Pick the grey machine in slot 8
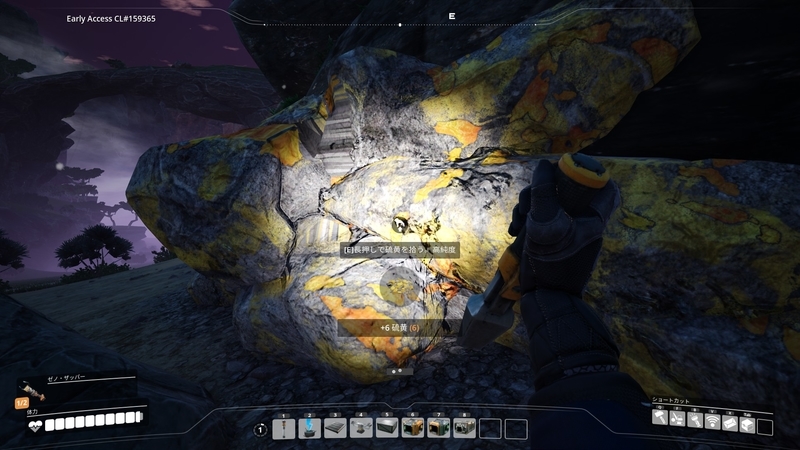The image size is (800, 450). tap(464, 429)
